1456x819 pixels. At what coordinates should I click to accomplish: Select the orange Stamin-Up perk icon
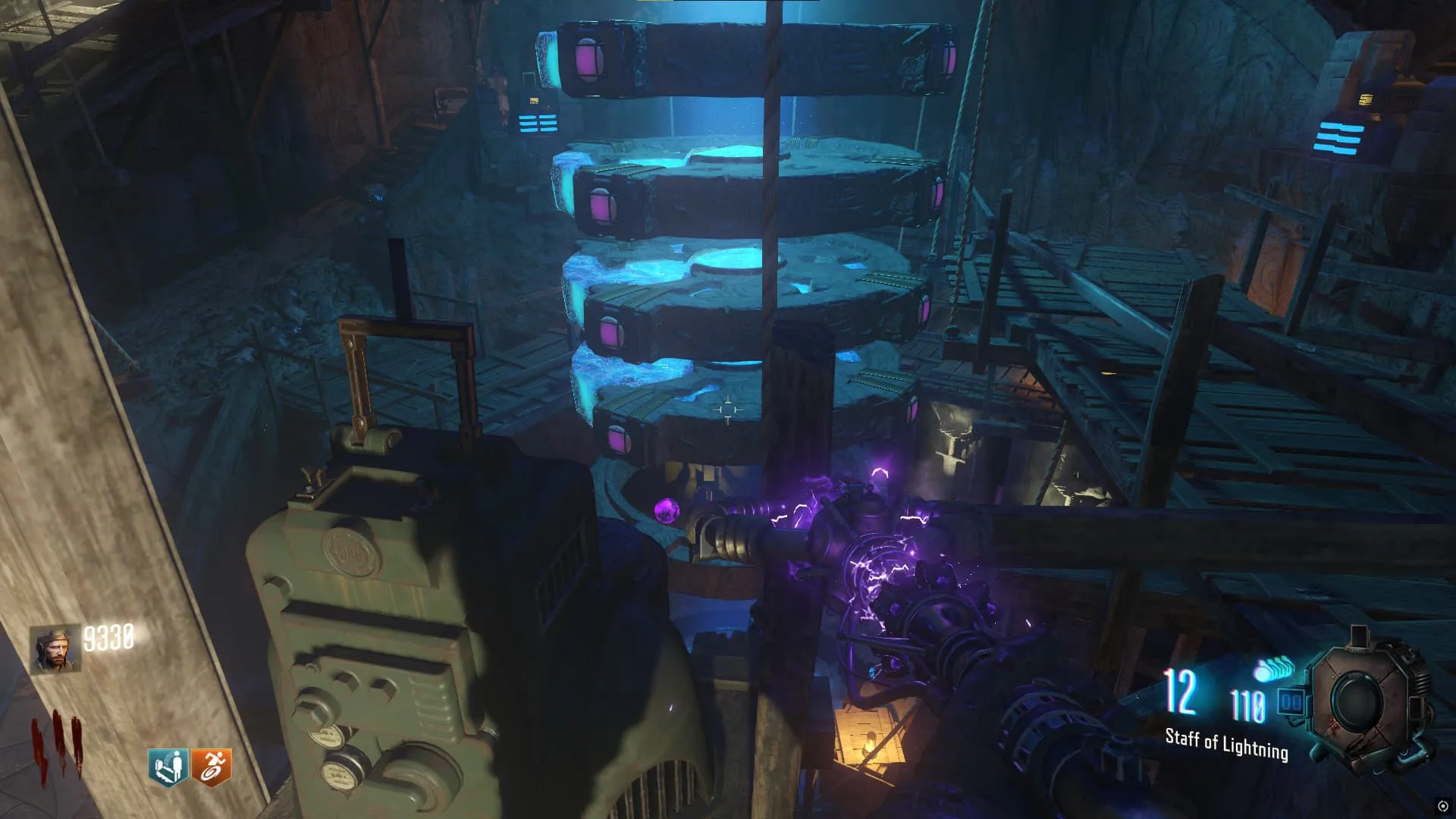[211, 767]
